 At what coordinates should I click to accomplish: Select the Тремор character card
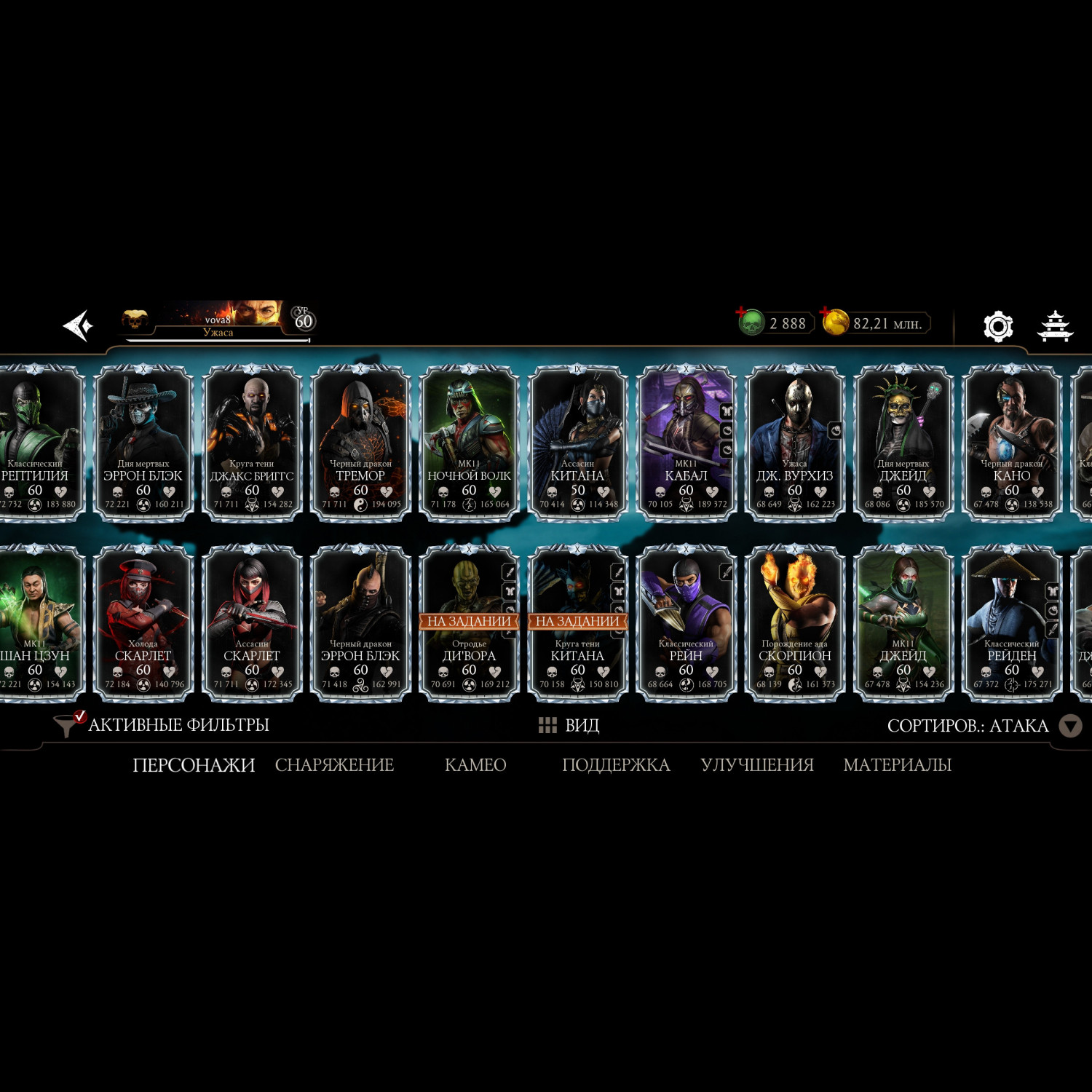[360, 443]
